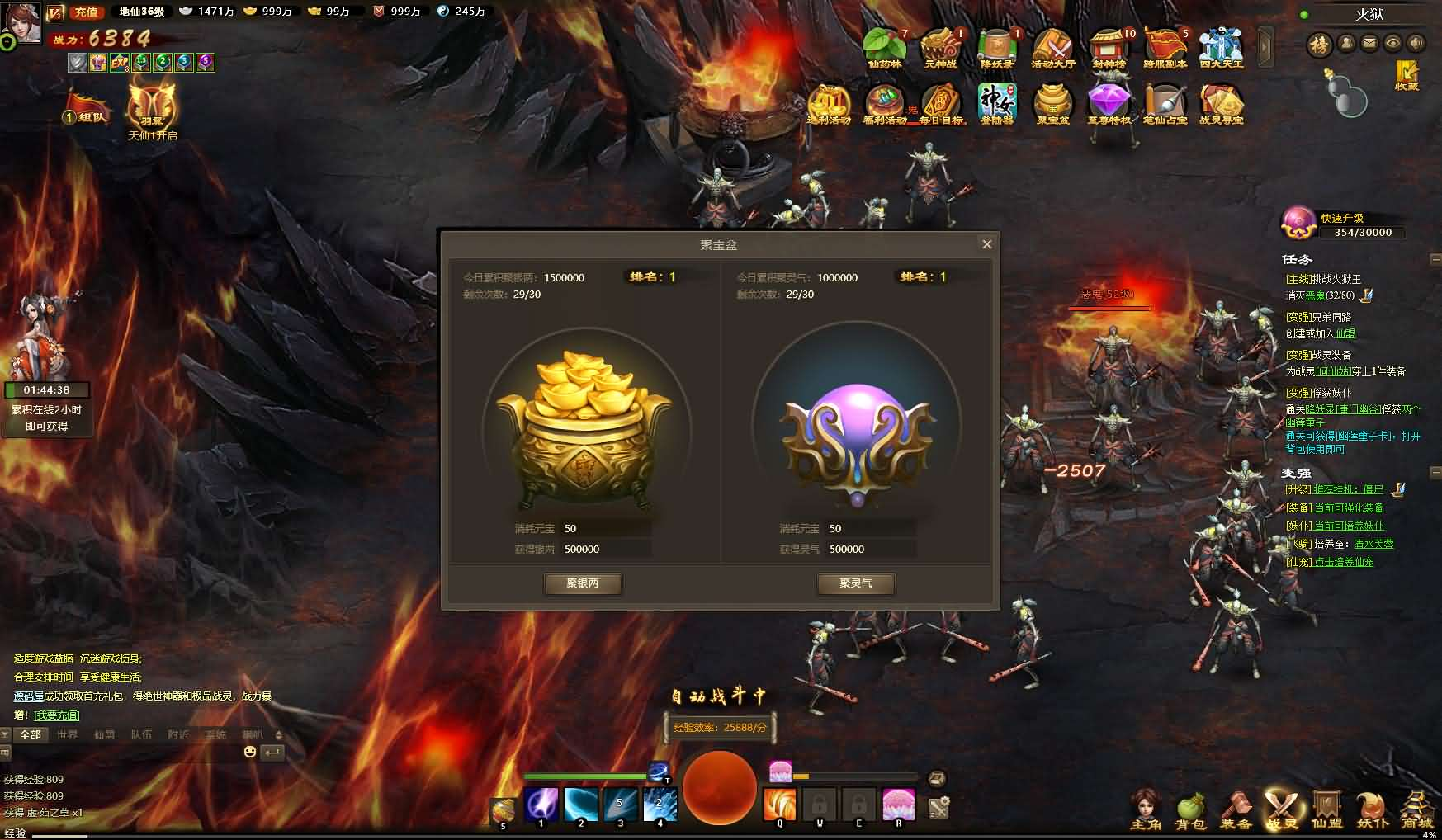Open the 充值 recharge button
Screen dimensions: 1442x840
click(x=86, y=12)
